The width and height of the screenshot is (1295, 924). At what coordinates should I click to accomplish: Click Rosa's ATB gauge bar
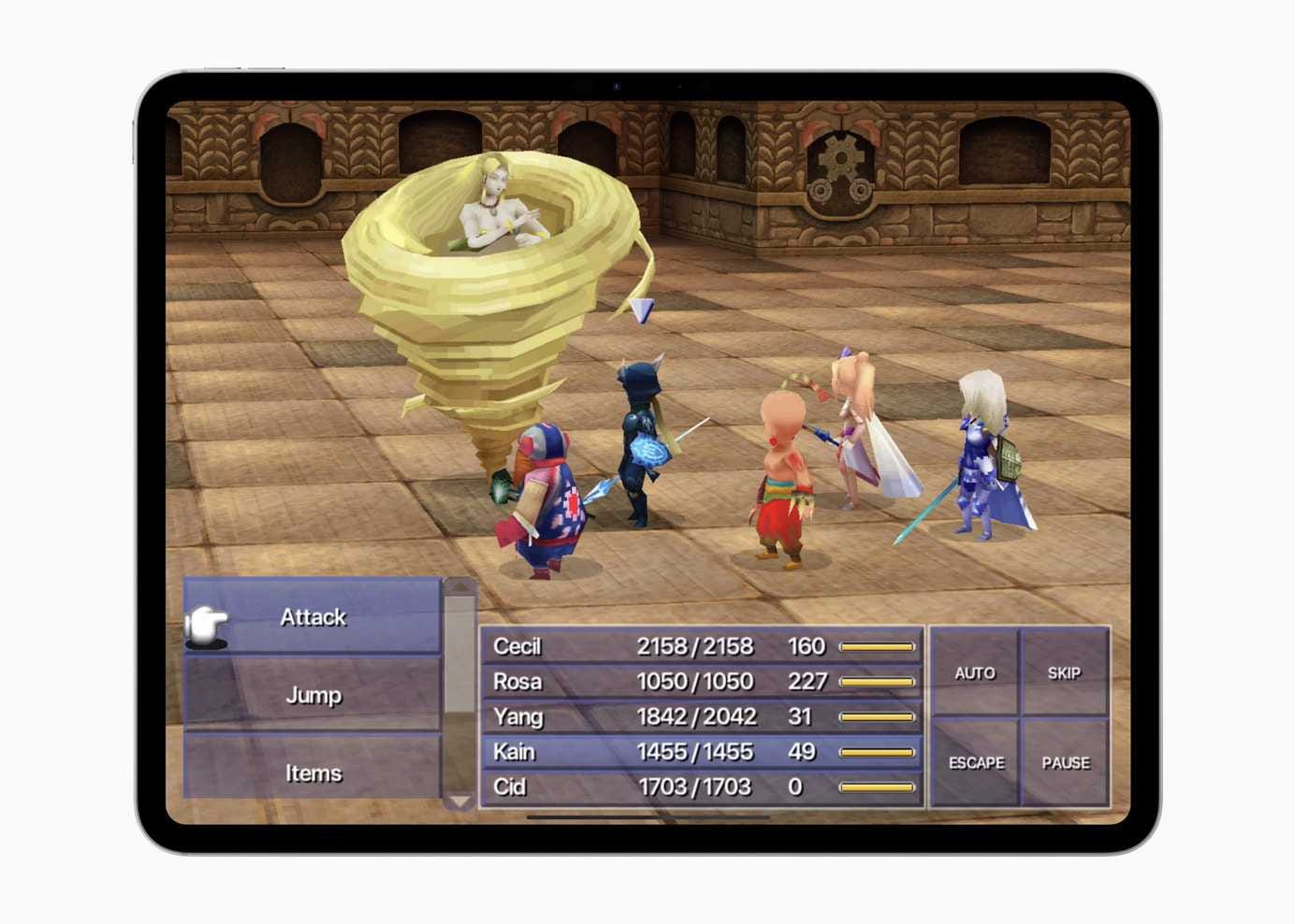point(877,682)
